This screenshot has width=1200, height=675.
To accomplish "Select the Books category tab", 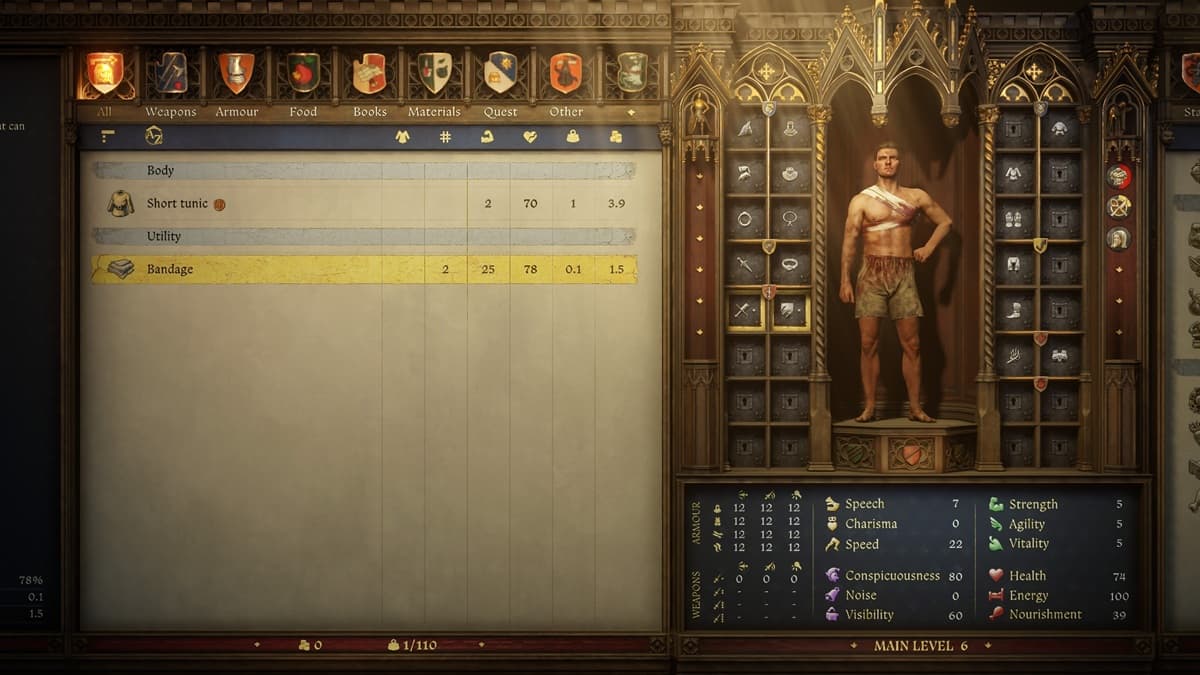I will point(369,75).
